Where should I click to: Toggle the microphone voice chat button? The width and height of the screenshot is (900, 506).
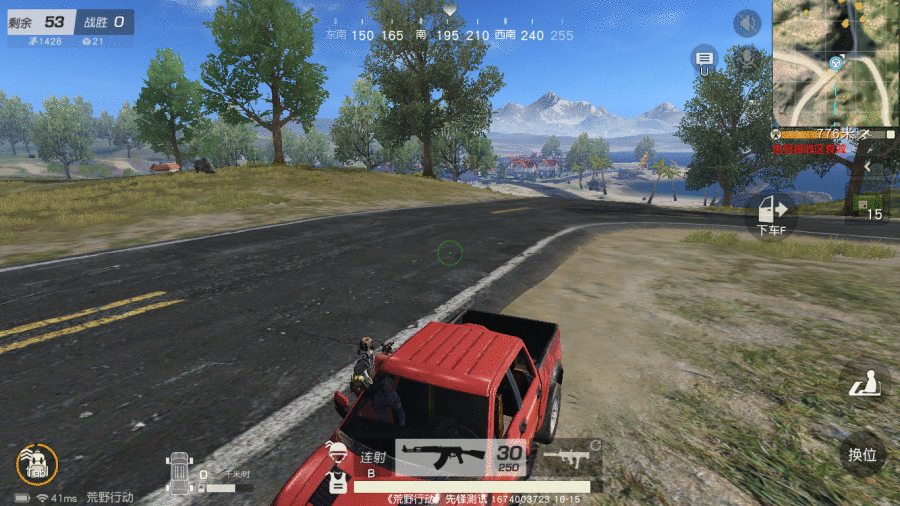point(745,58)
